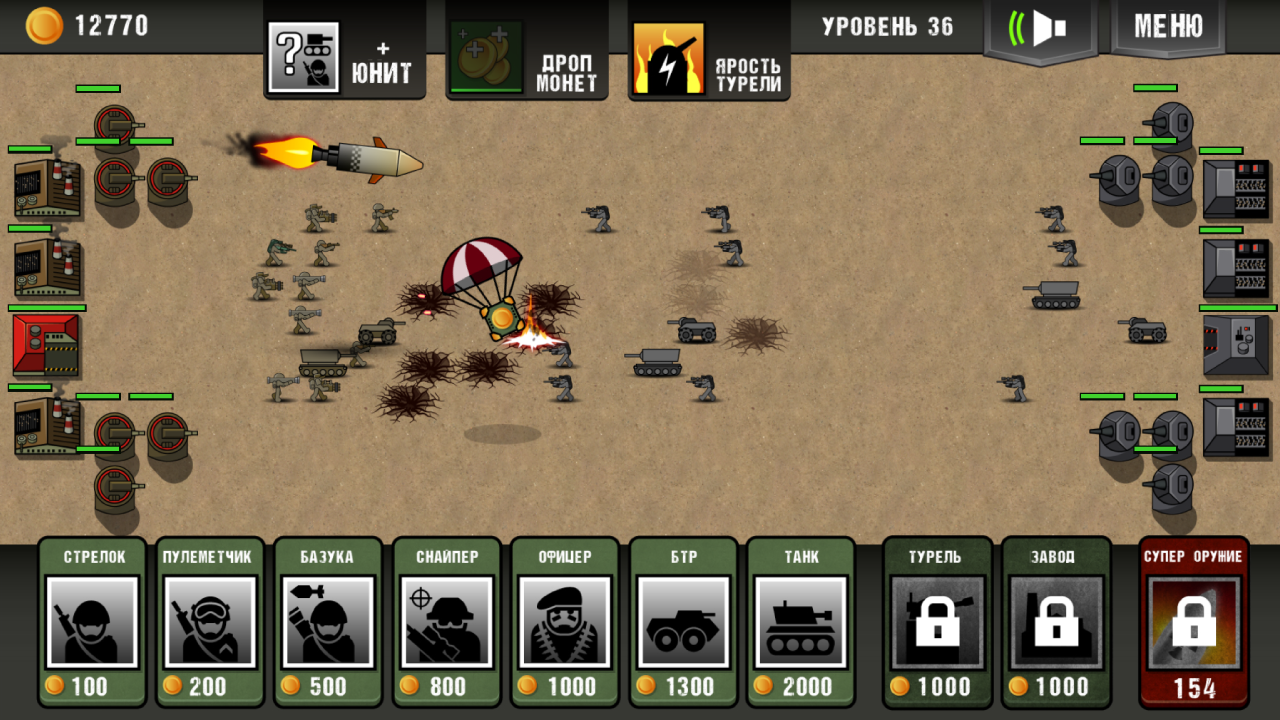Spawn a Базука soldier
This screenshot has height=720, width=1280.
[328, 620]
